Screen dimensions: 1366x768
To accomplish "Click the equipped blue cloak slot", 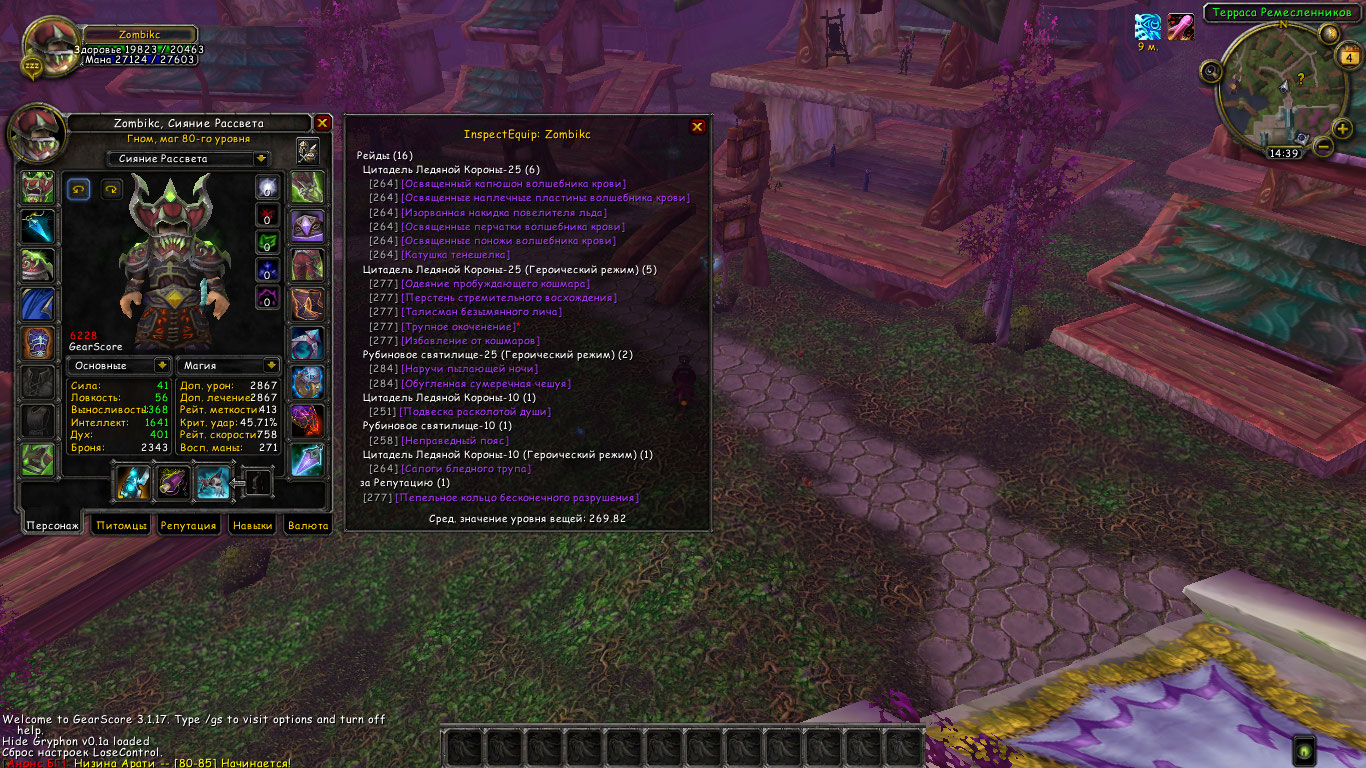I will 38,304.
